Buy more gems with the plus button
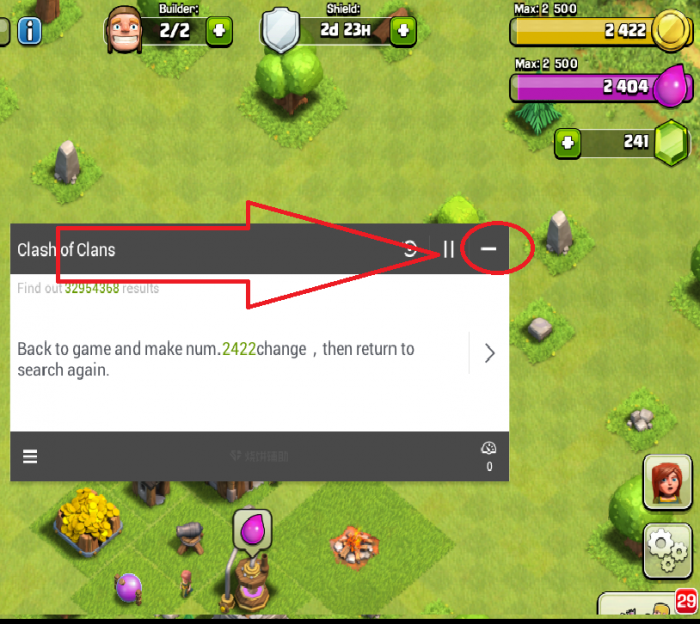Viewport: 700px width, 624px height. 568,143
